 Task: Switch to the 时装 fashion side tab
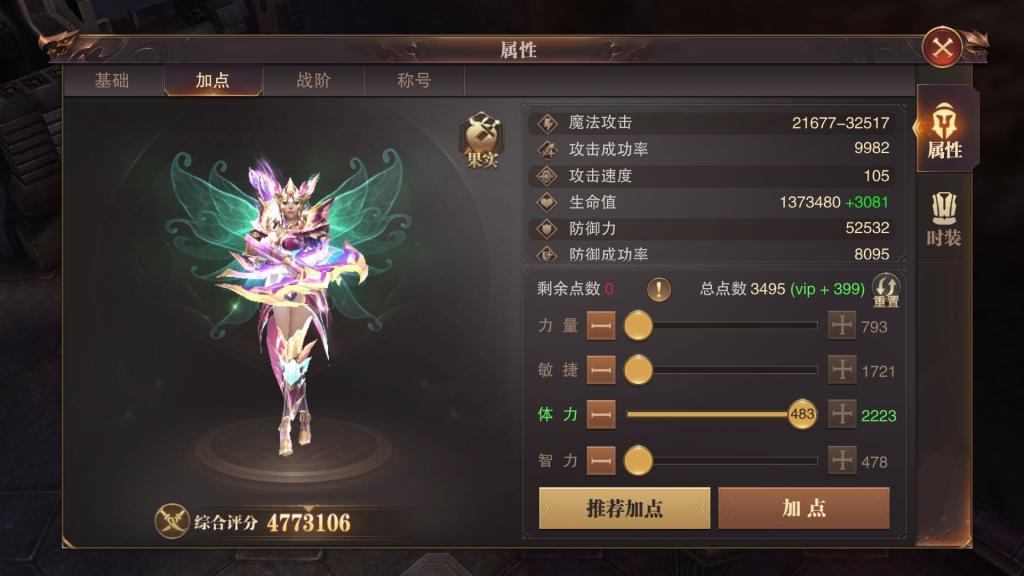click(943, 219)
